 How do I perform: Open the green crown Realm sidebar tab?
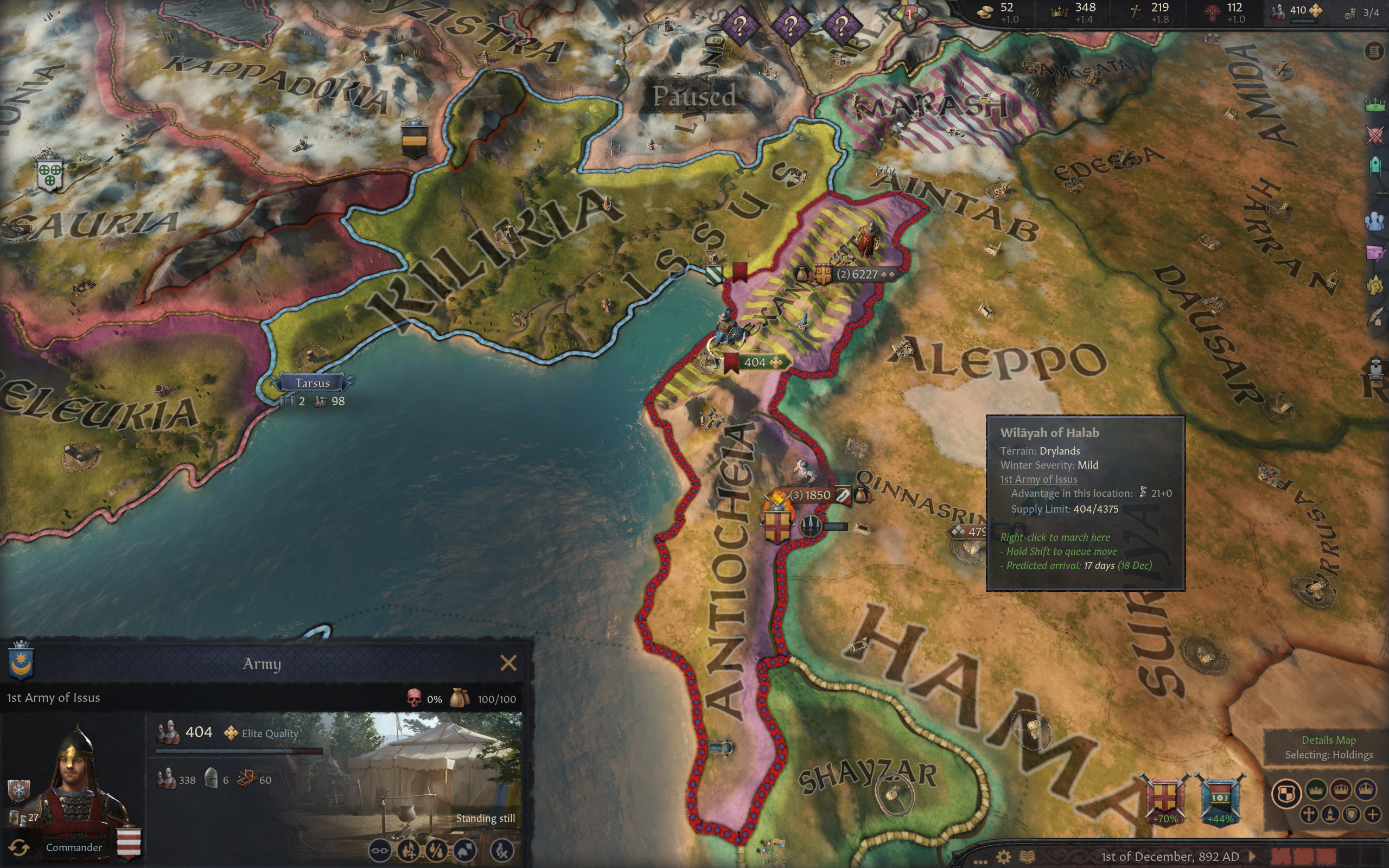[1375, 105]
